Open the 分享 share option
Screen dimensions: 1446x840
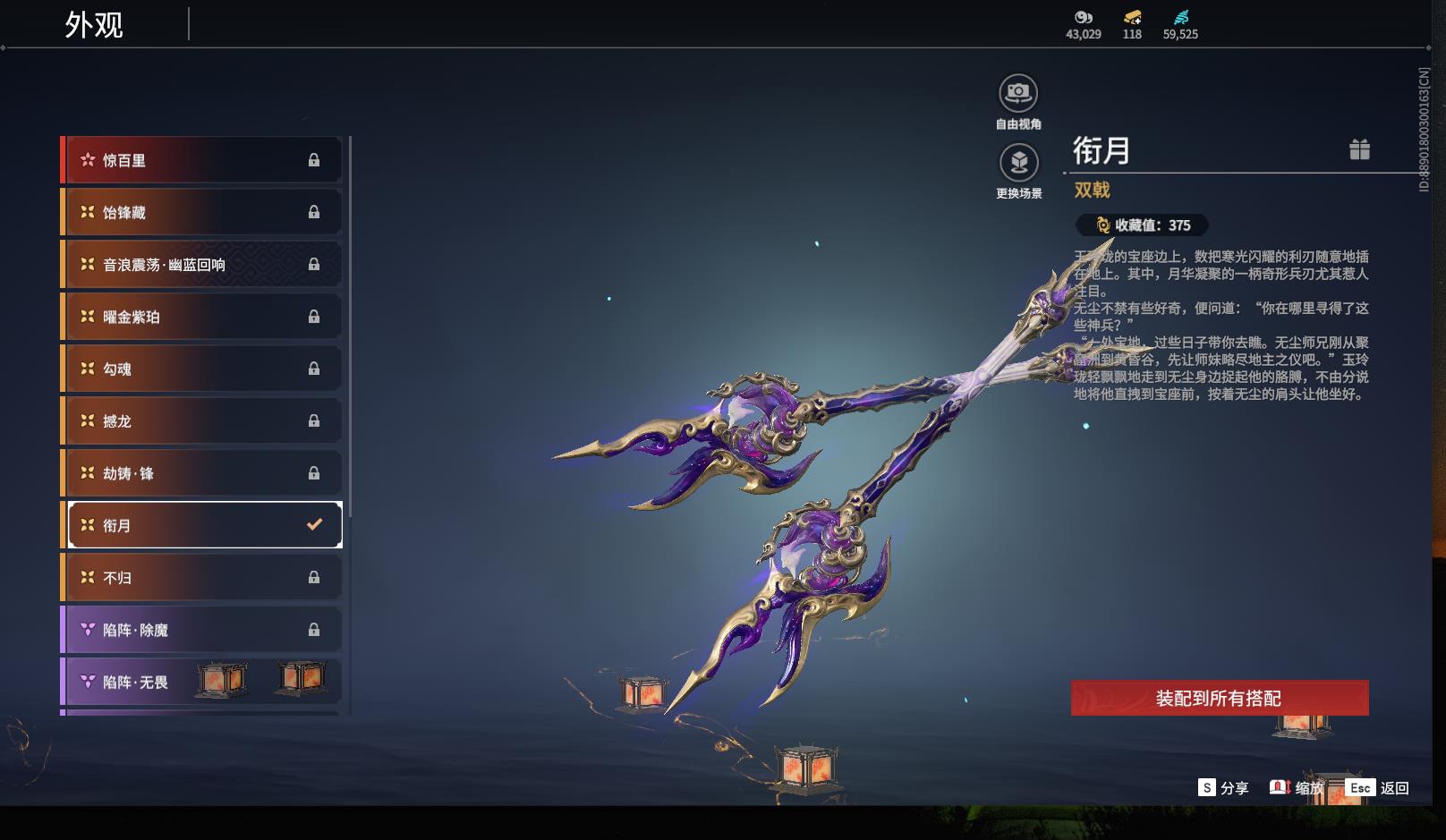click(x=1223, y=787)
